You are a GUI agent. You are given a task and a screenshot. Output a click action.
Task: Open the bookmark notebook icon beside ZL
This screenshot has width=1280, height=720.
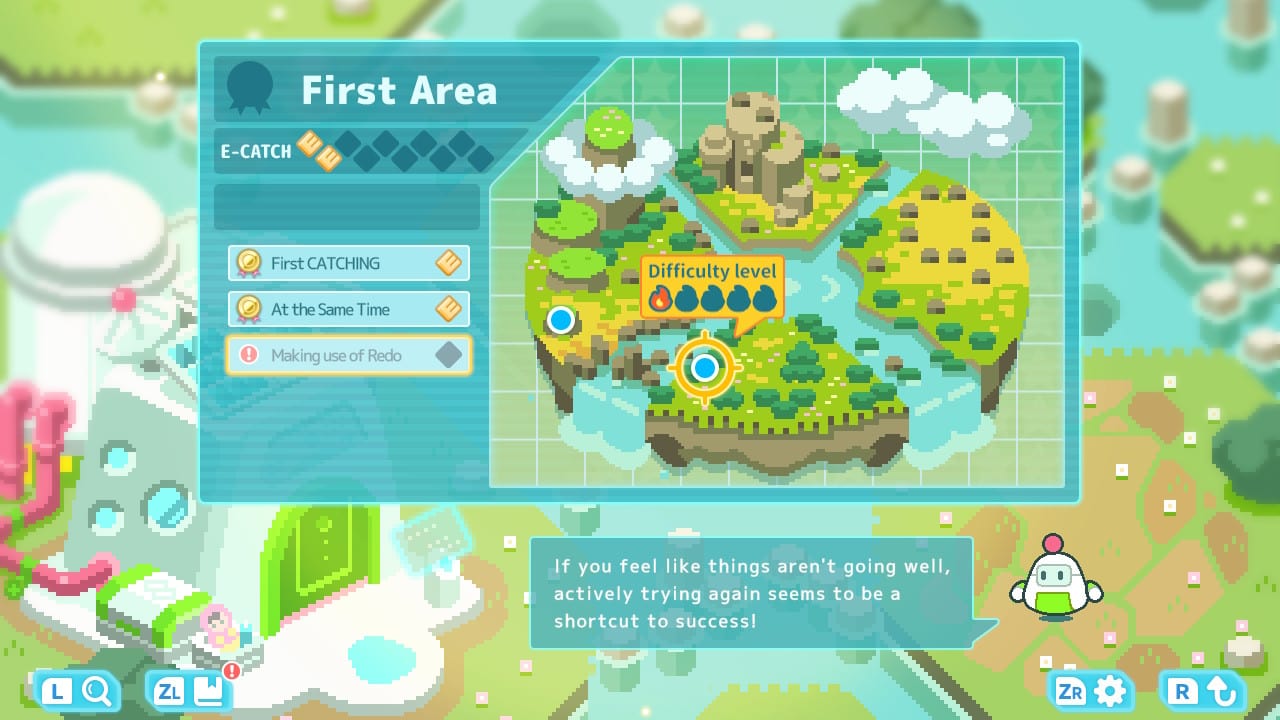tap(210, 690)
